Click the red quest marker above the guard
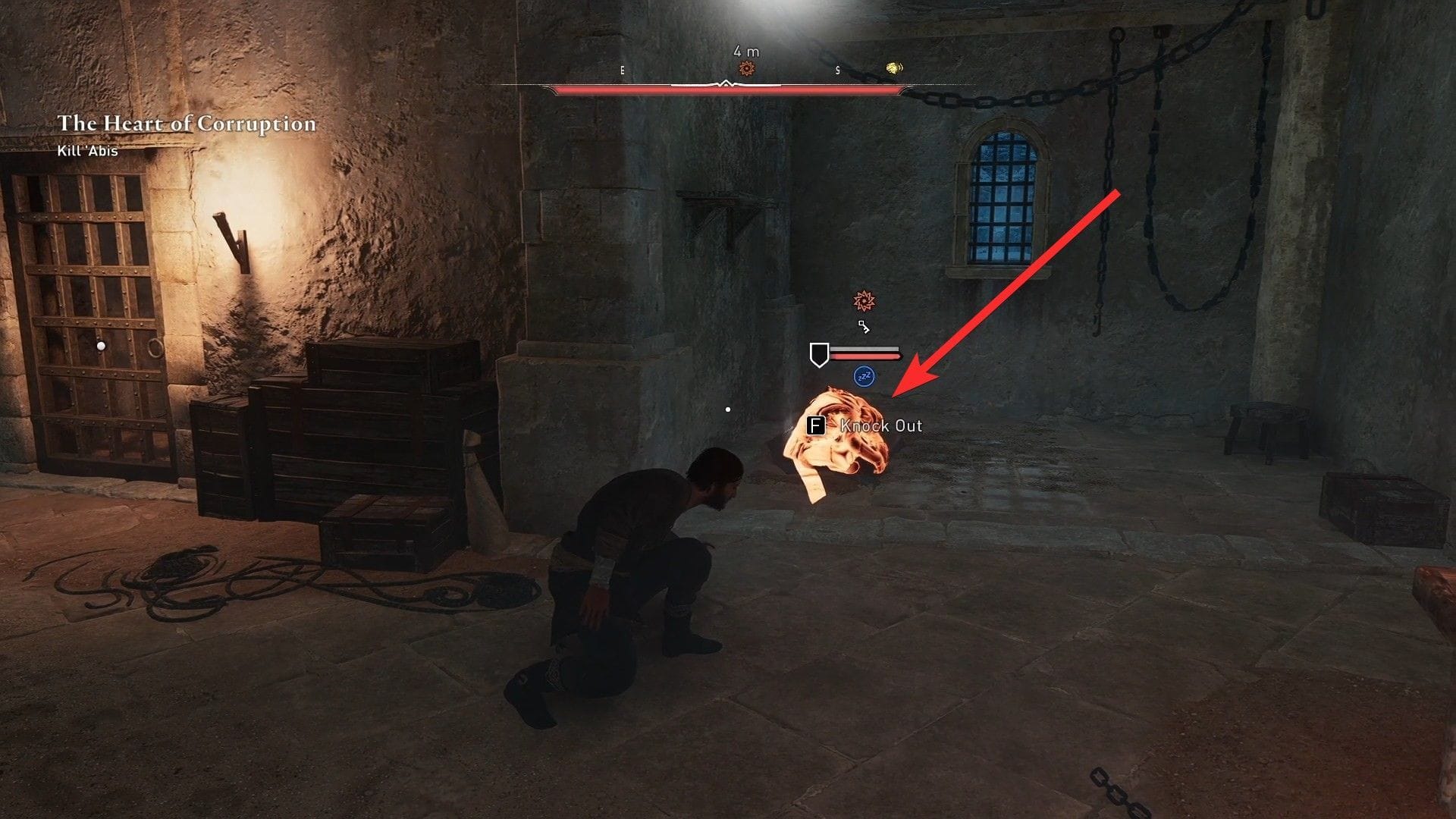 864,300
